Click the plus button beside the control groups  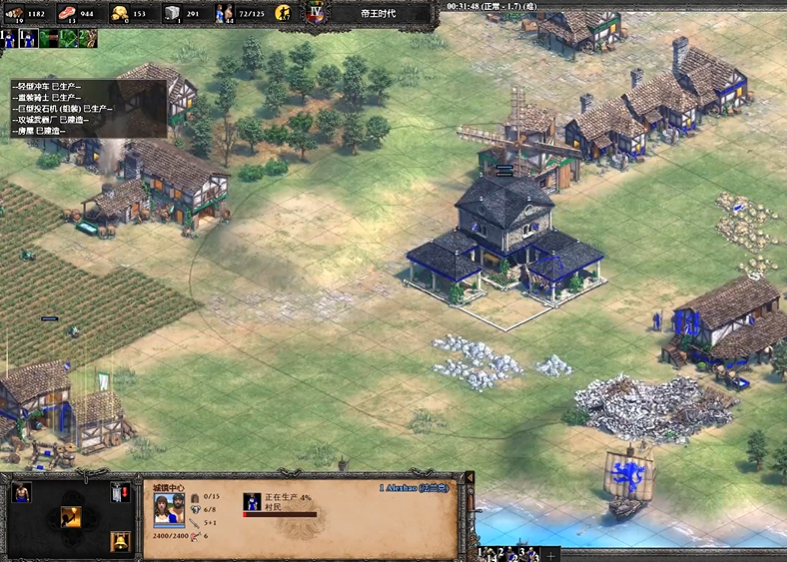tap(551, 554)
